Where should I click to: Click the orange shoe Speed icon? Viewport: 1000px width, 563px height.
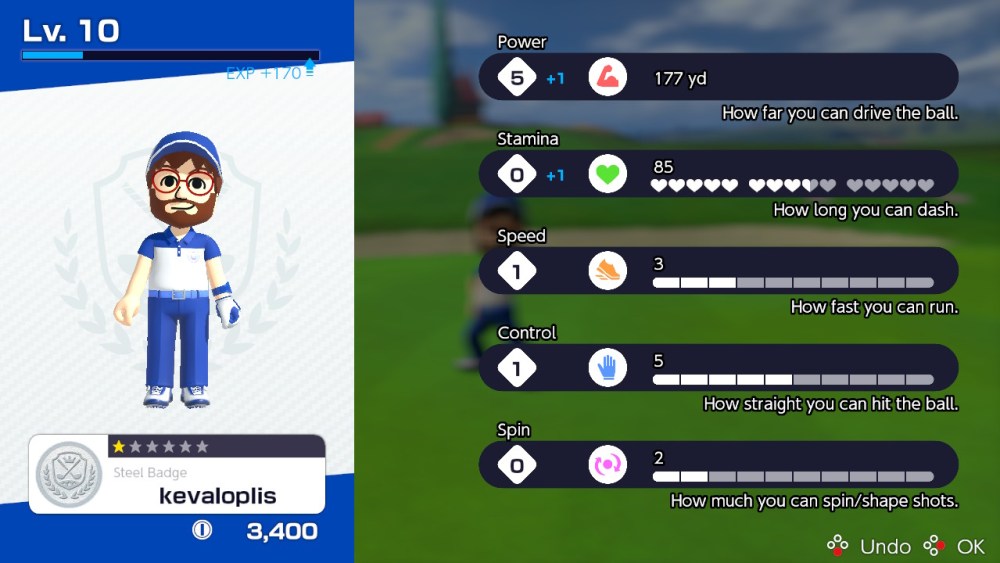pos(607,271)
